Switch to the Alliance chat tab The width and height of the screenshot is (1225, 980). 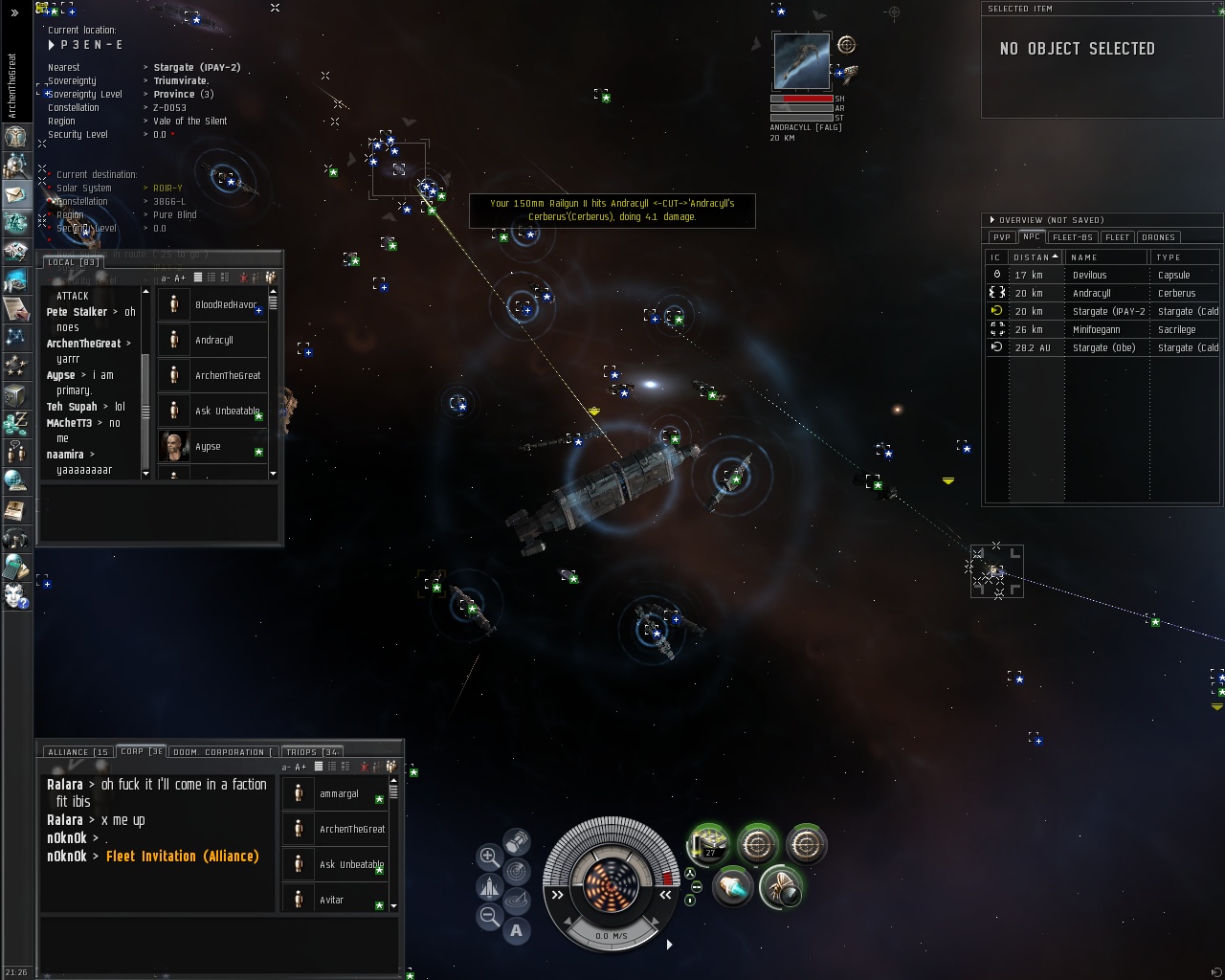[x=78, y=752]
